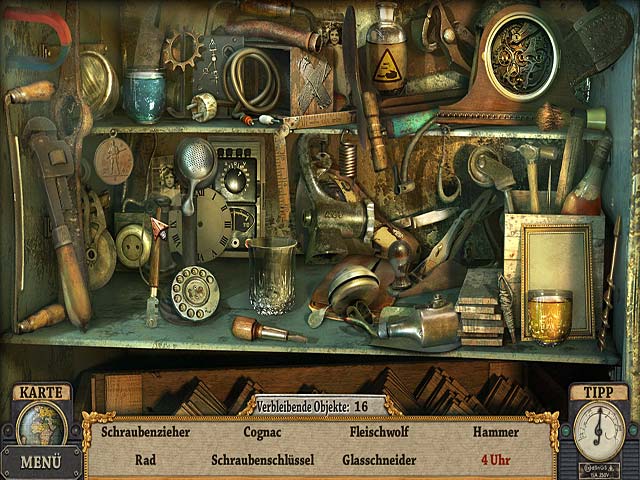Open the Menü button

tap(41, 463)
